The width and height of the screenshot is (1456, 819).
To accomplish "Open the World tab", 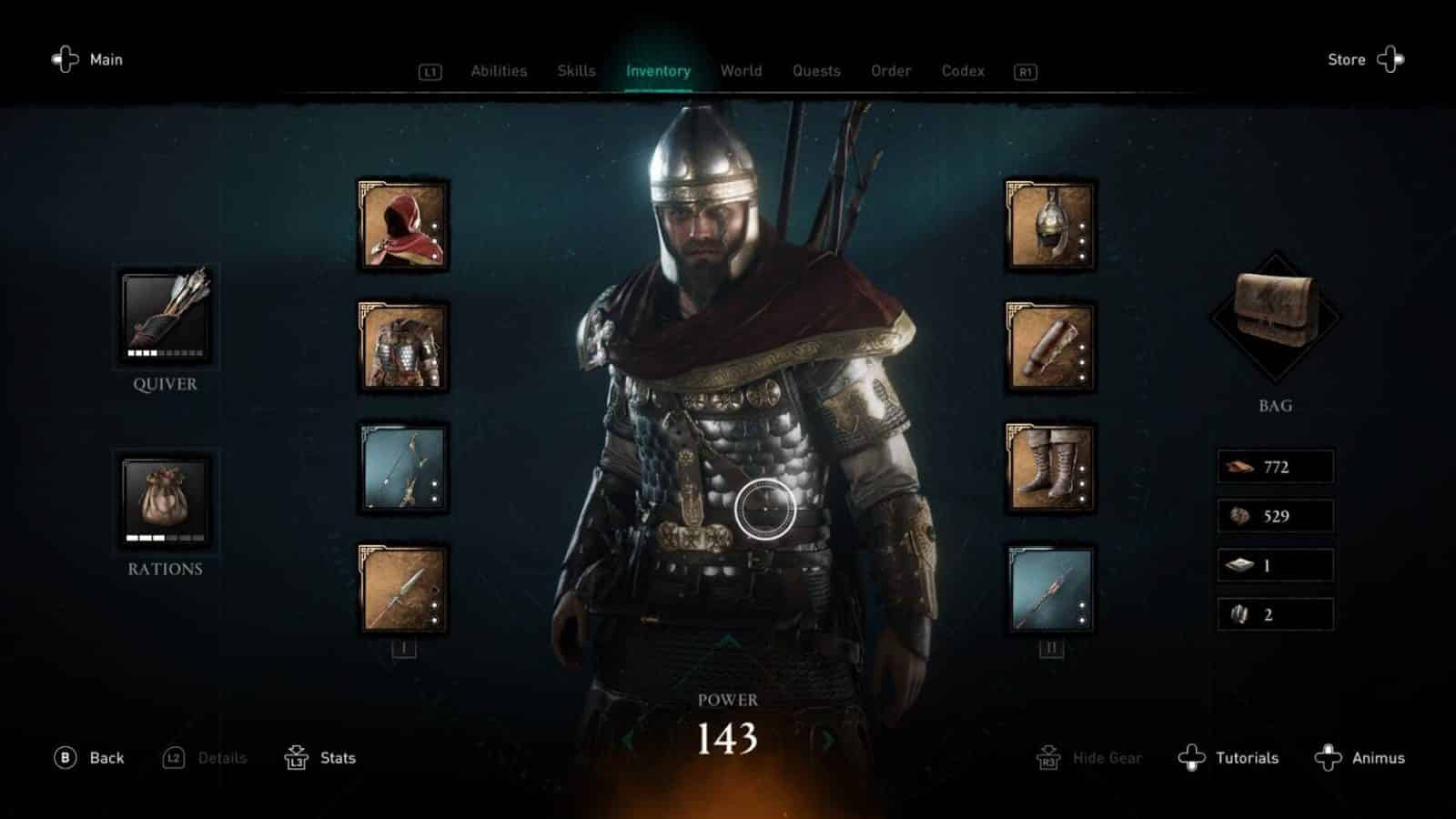I will click(741, 70).
